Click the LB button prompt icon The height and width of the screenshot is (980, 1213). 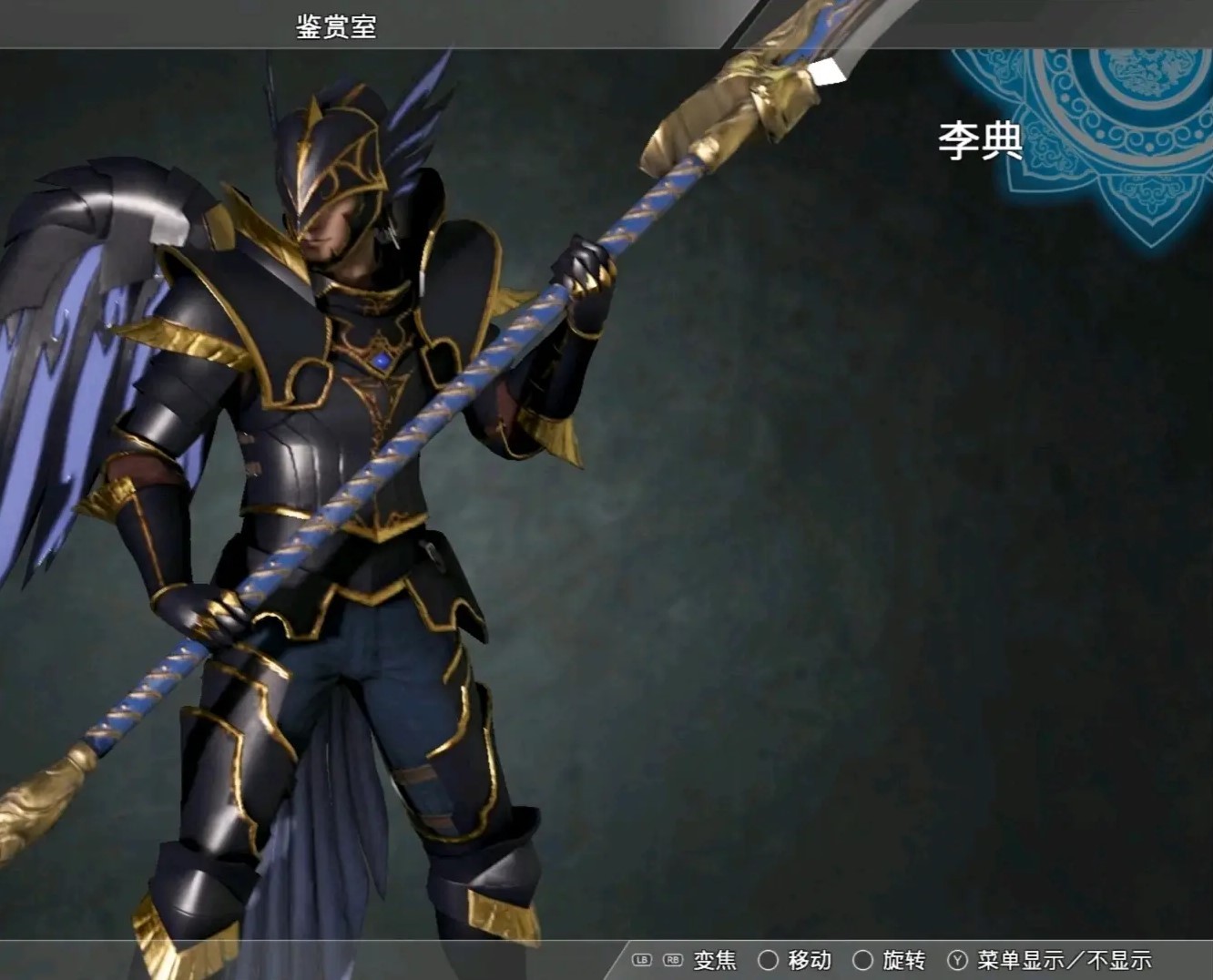click(x=642, y=959)
